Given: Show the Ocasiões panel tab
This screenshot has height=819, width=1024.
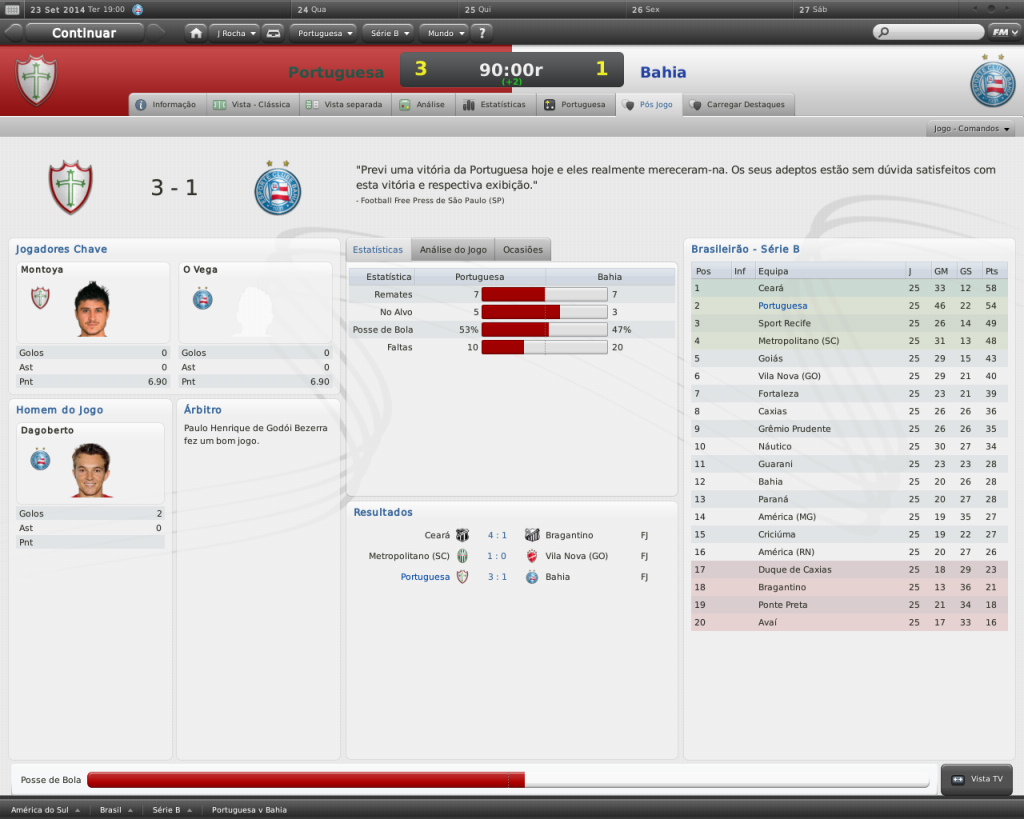Looking at the screenshot, I should coord(523,249).
